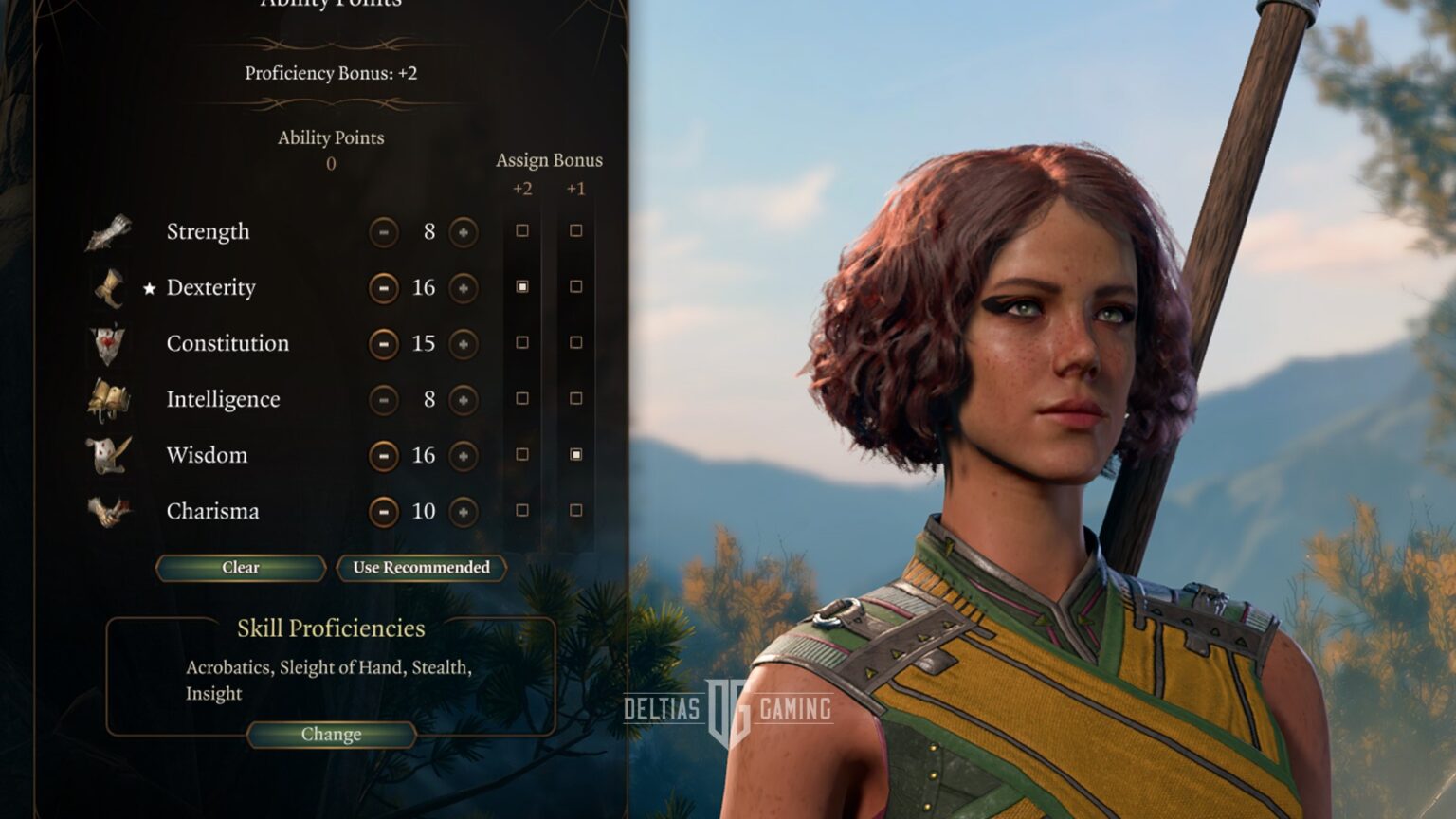
Task: Increase Charisma by one point
Action: point(463,512)
